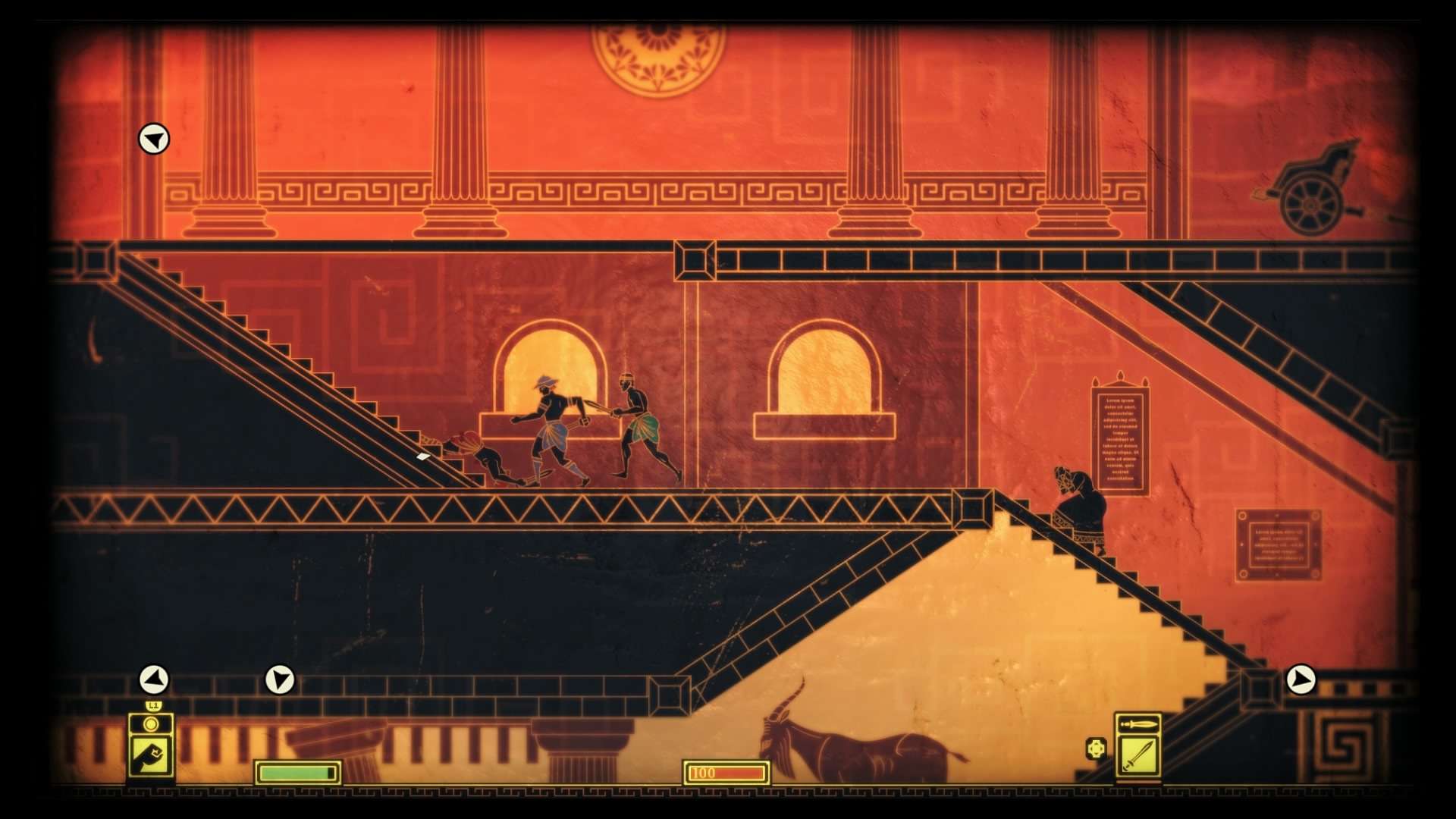Image resolution: width=1456 pixels, height=819 pixels.
Task: Click the round shield icon above the fist
Action: (151, 725)
